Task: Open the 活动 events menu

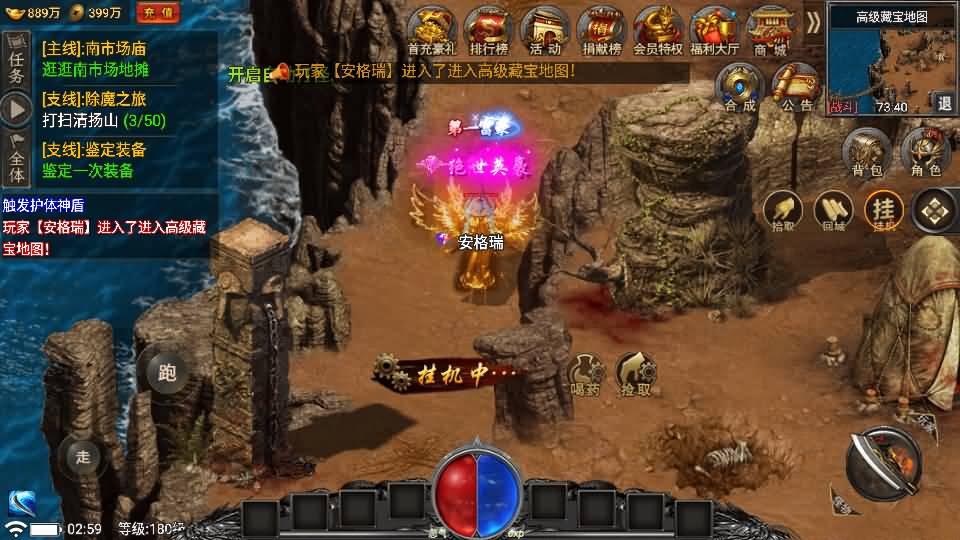Action: [545, 30]
